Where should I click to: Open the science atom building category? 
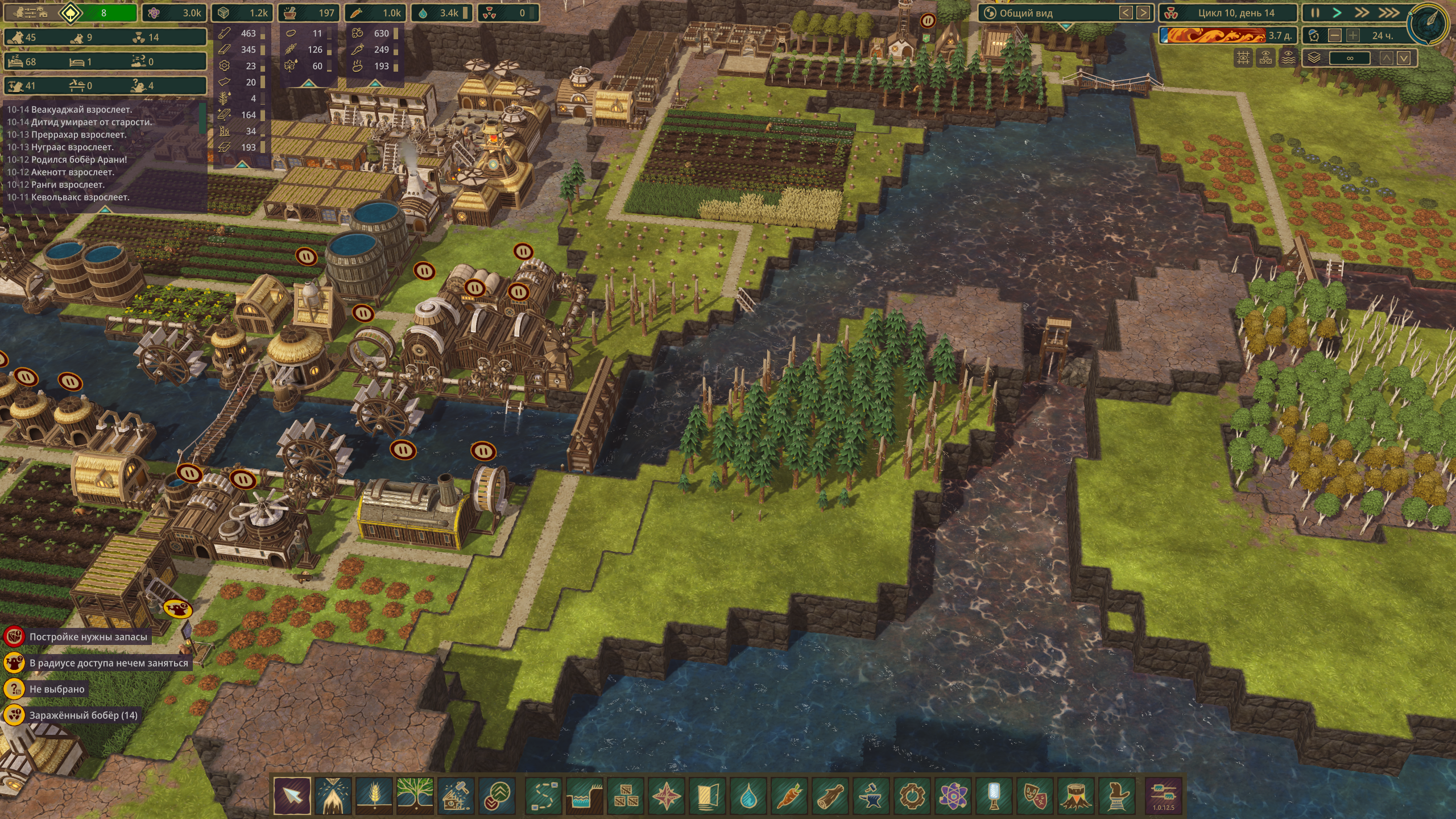(953, 795)
